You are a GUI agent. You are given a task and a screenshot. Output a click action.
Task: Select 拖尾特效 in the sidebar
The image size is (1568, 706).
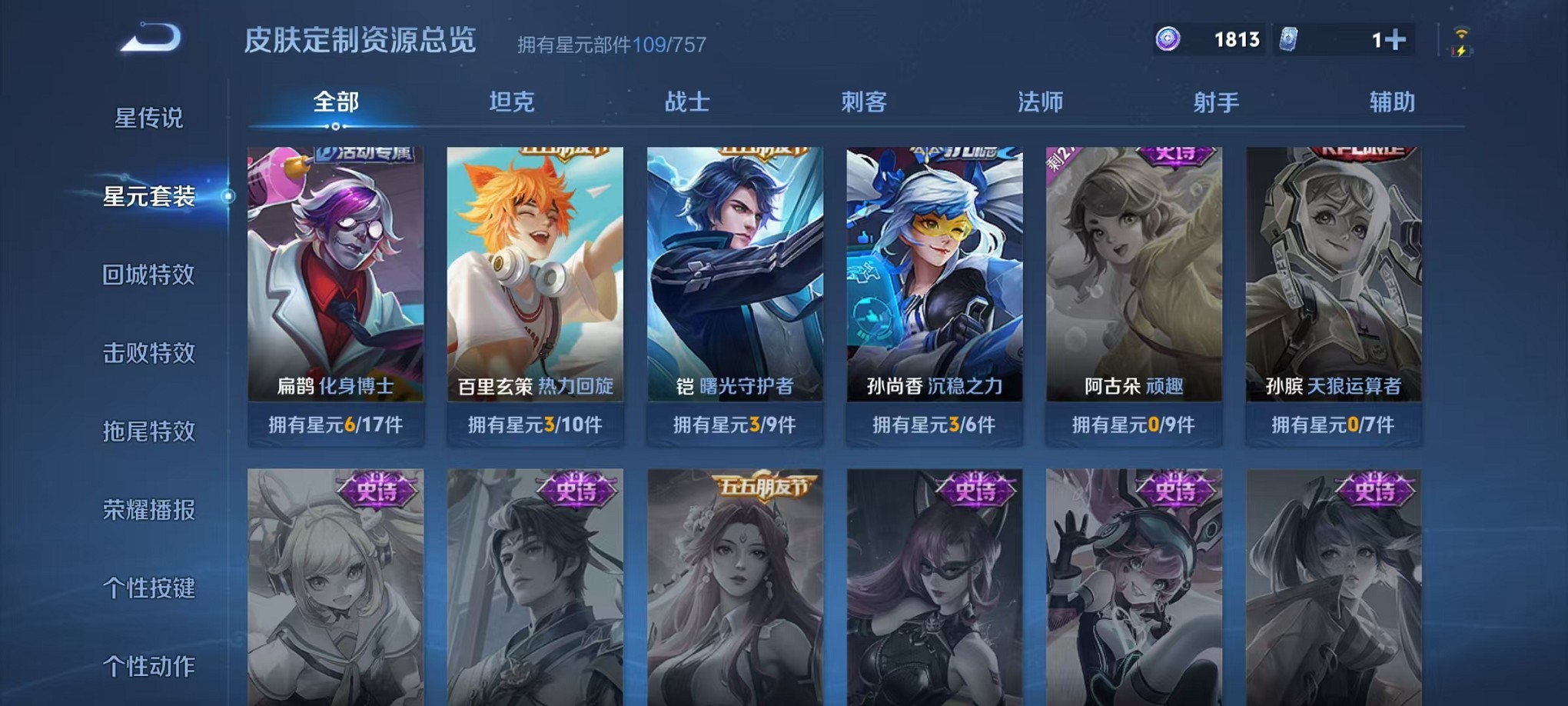[x=150, y=431]
